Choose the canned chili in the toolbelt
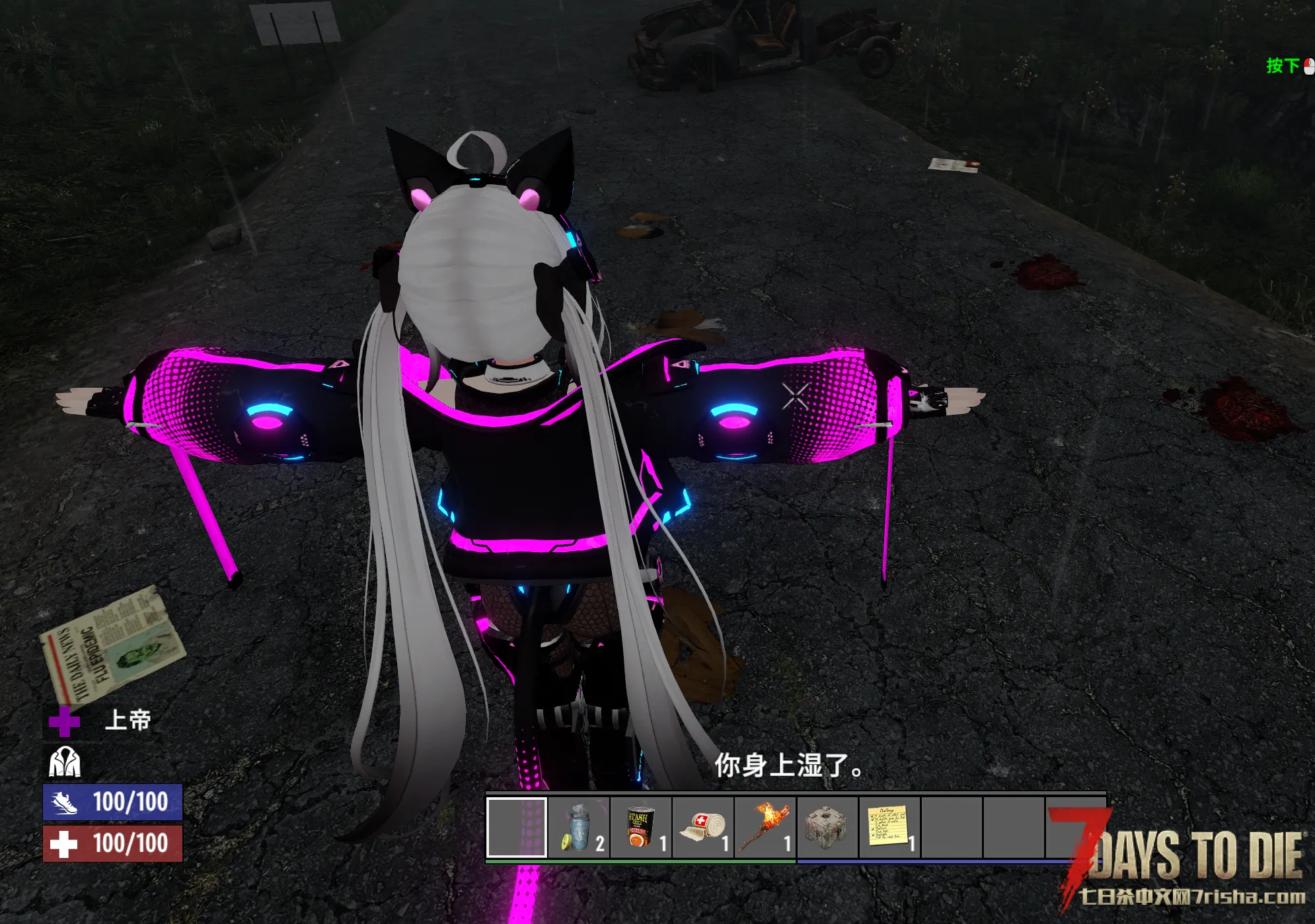 (640, 828)
